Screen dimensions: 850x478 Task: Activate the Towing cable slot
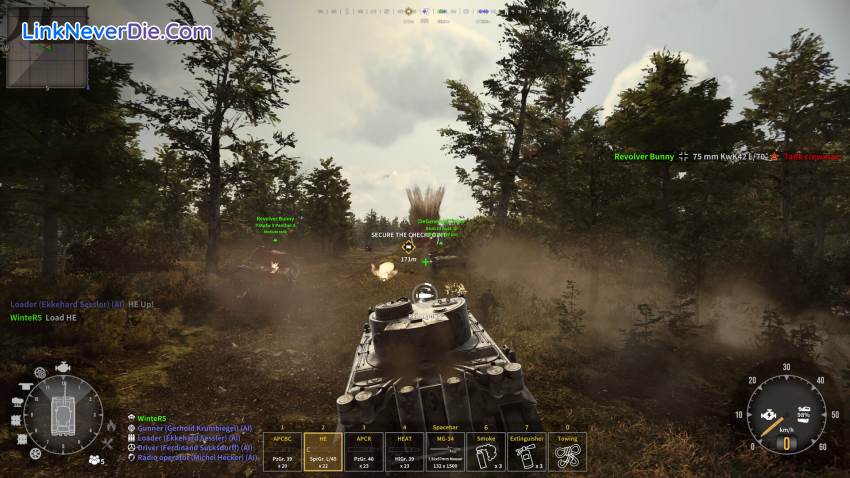pos(567,451)
